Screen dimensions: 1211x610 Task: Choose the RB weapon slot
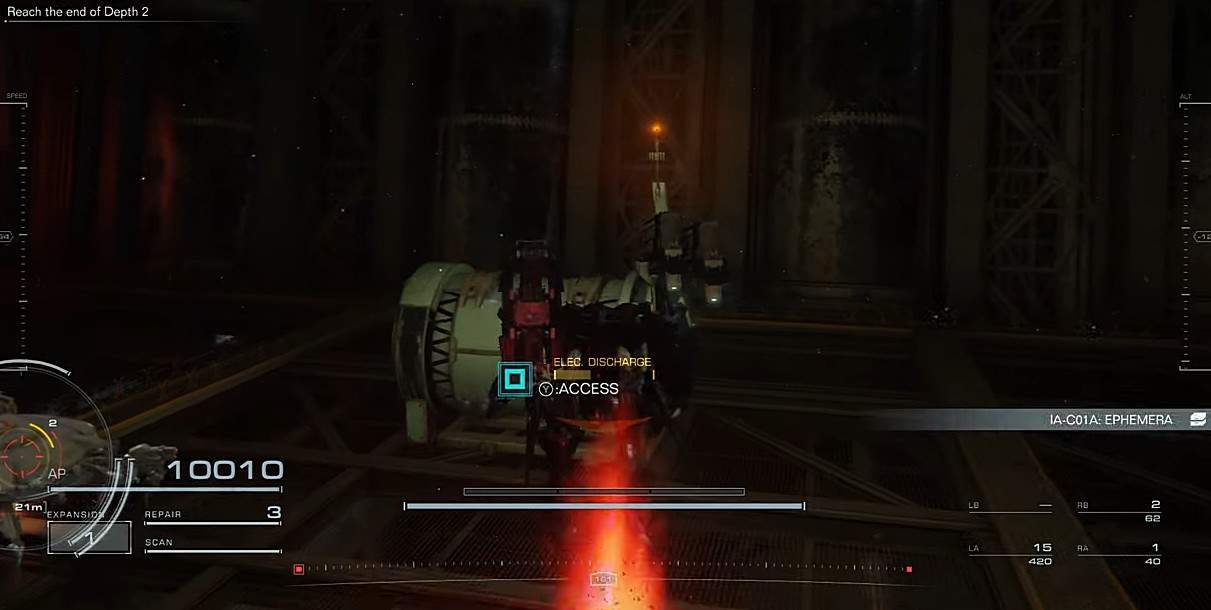pyautogui.click(x=1118, y=510)
